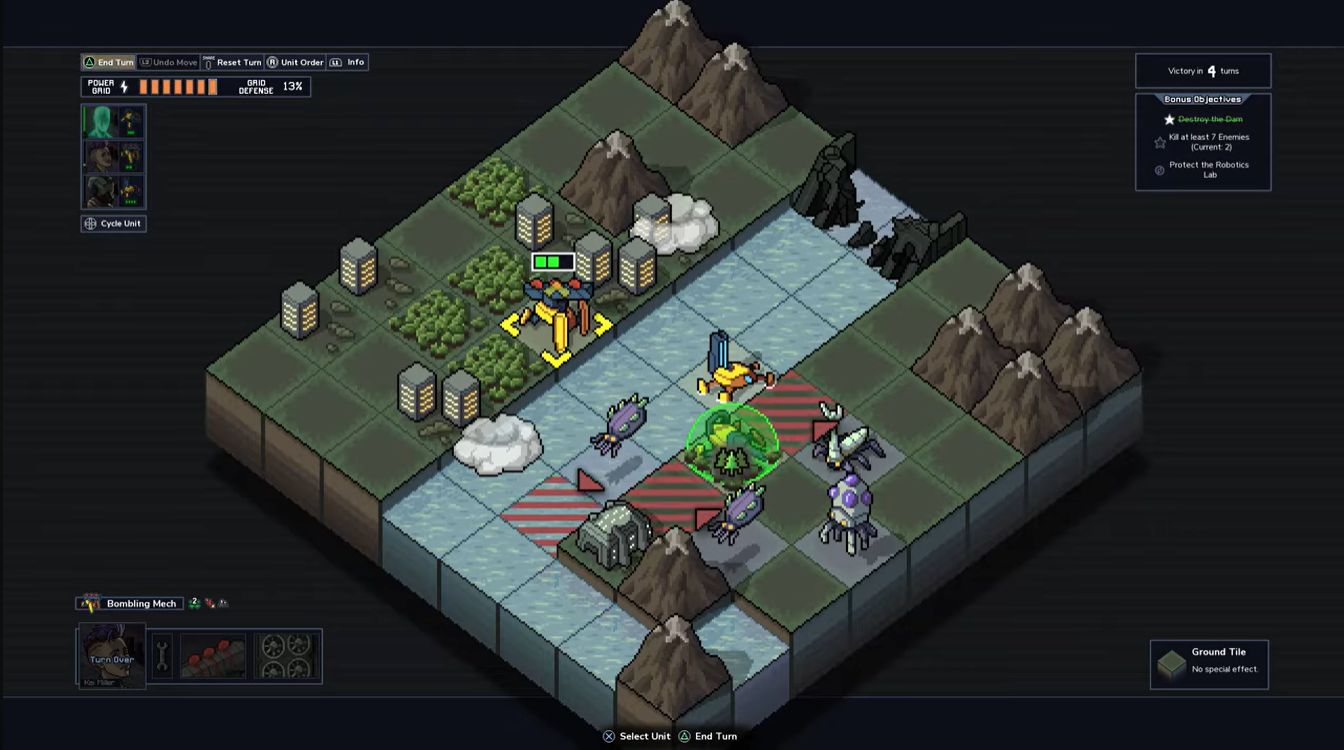Inspect the Ground Tile info box
Screen dimensions: 1344x750
(x=1209, y=664)
